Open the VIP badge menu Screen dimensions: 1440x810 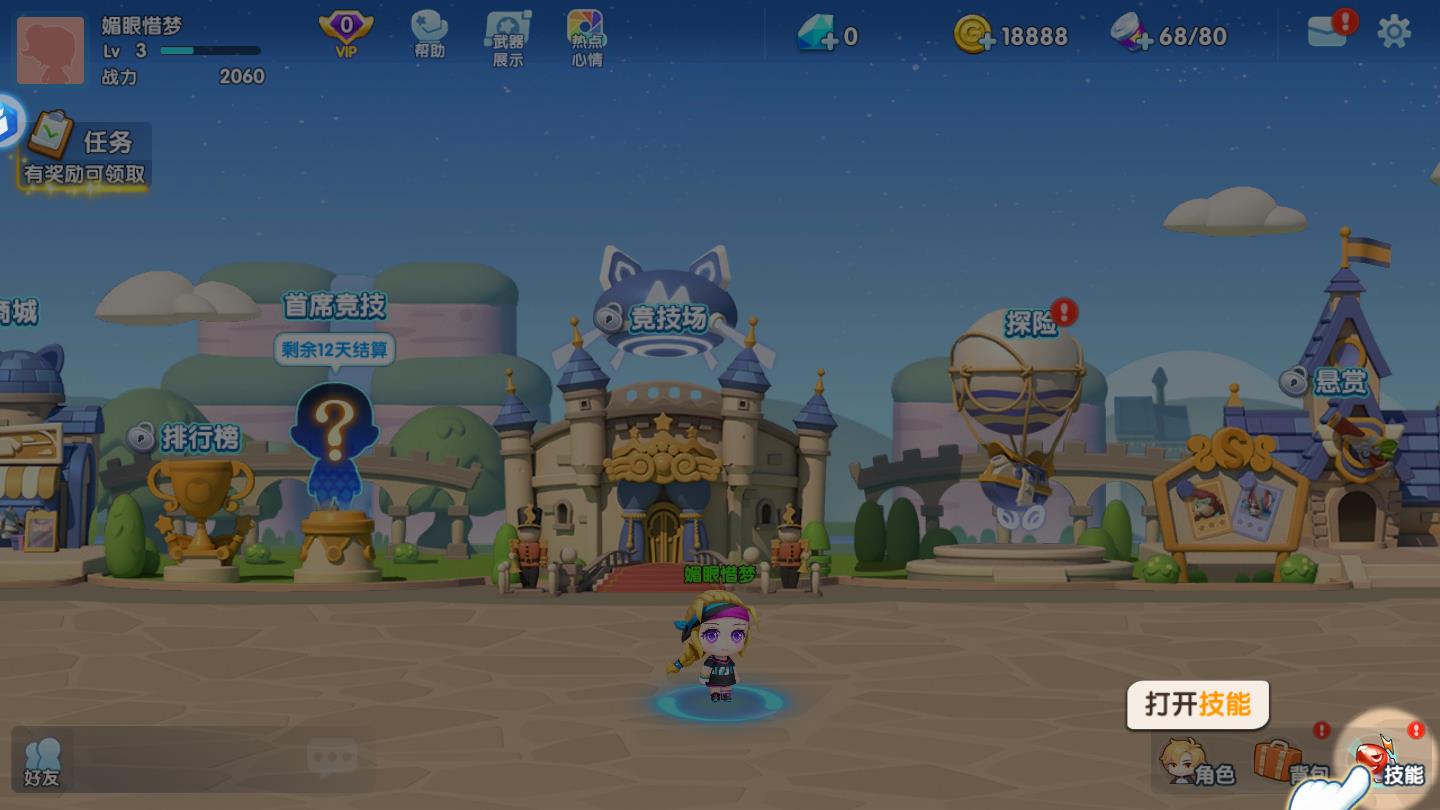pos(346,35)
